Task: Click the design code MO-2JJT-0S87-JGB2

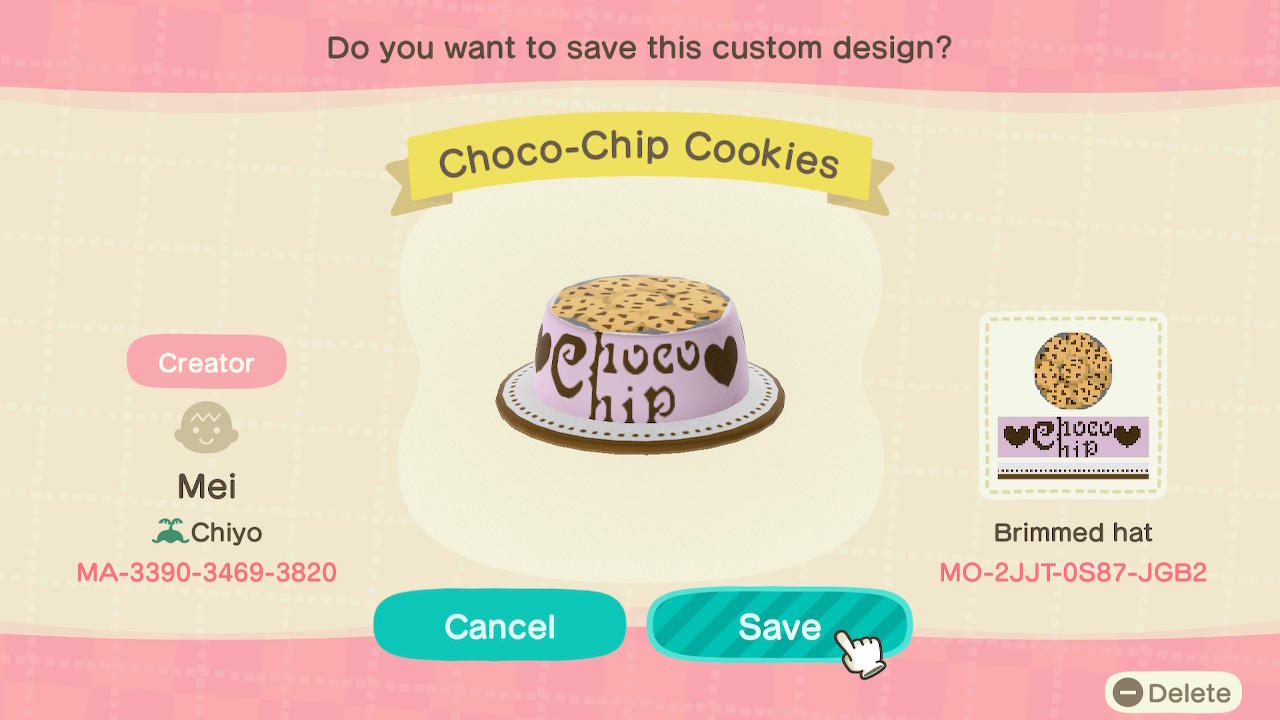Action: coord(1074,573)
